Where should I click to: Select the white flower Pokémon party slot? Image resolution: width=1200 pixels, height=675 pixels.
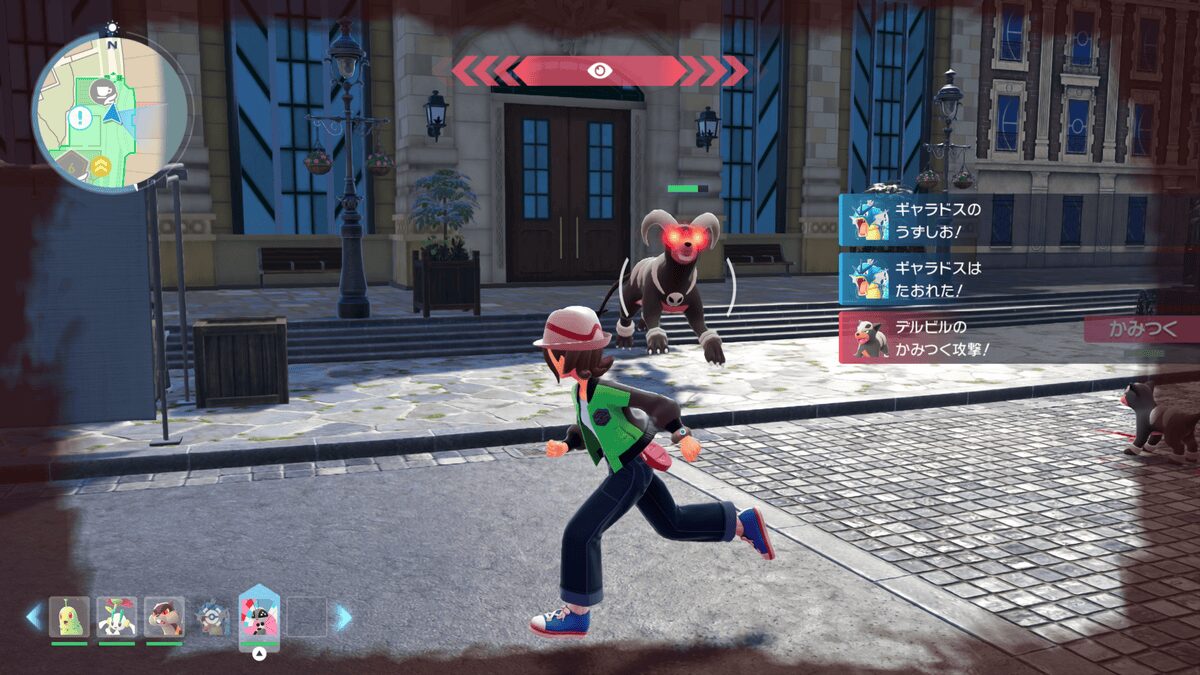(116, 616)
